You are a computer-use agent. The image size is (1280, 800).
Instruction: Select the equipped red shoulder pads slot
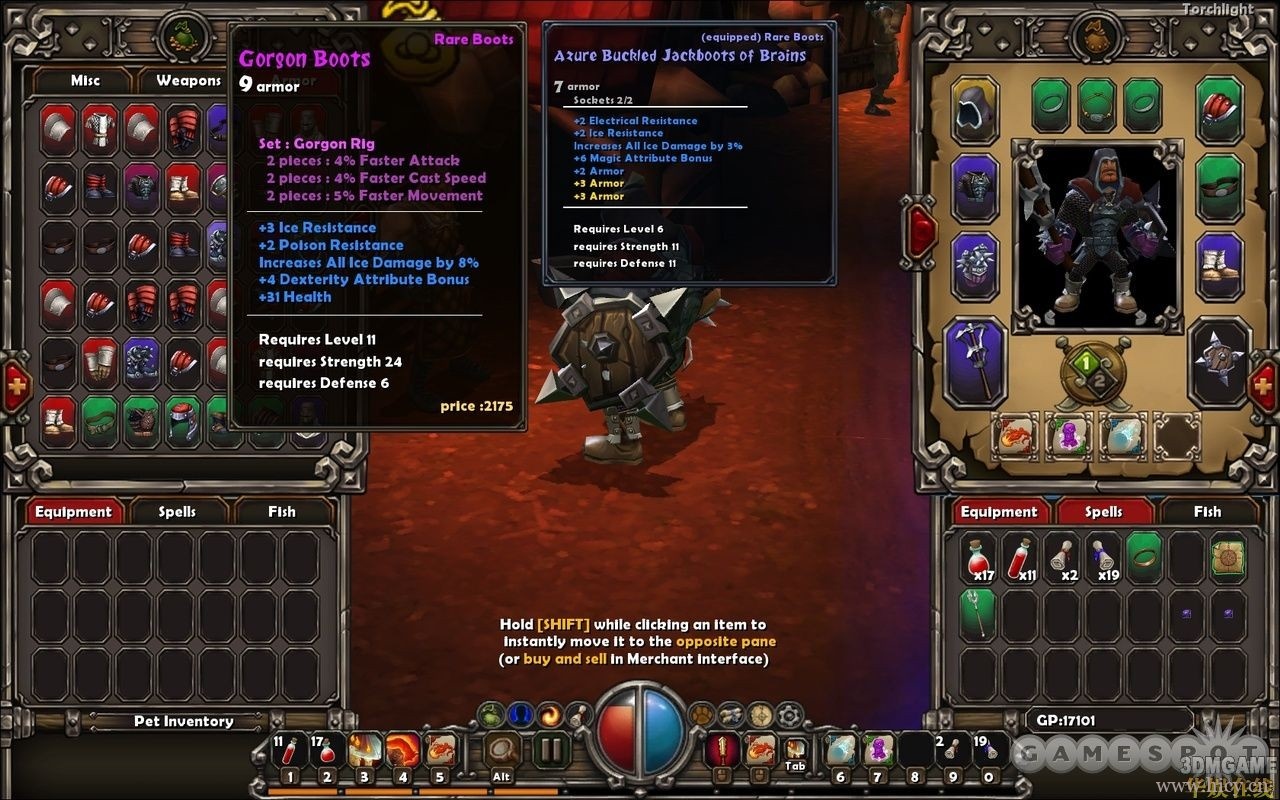(1219, 111)
